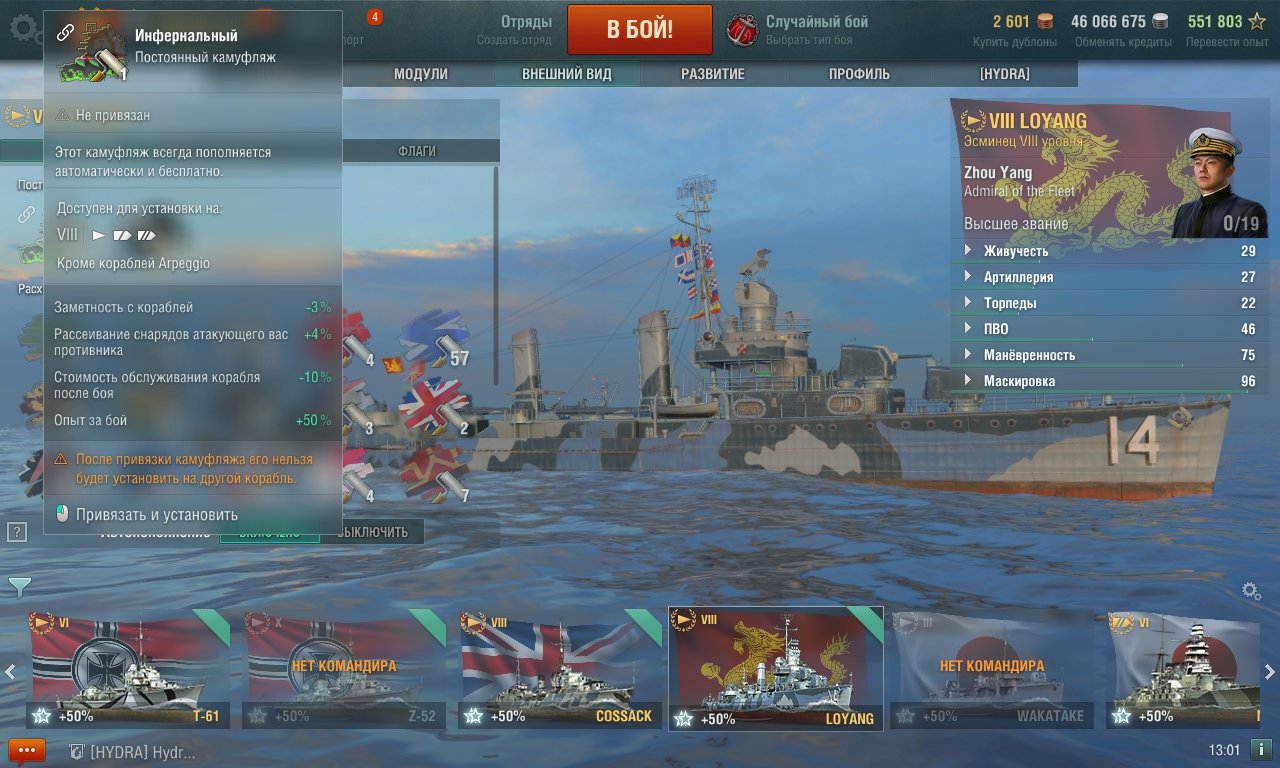Expand the Живучесть stat row
The height and width of the screenshot is (768, 1280).
click(1015, 251)
